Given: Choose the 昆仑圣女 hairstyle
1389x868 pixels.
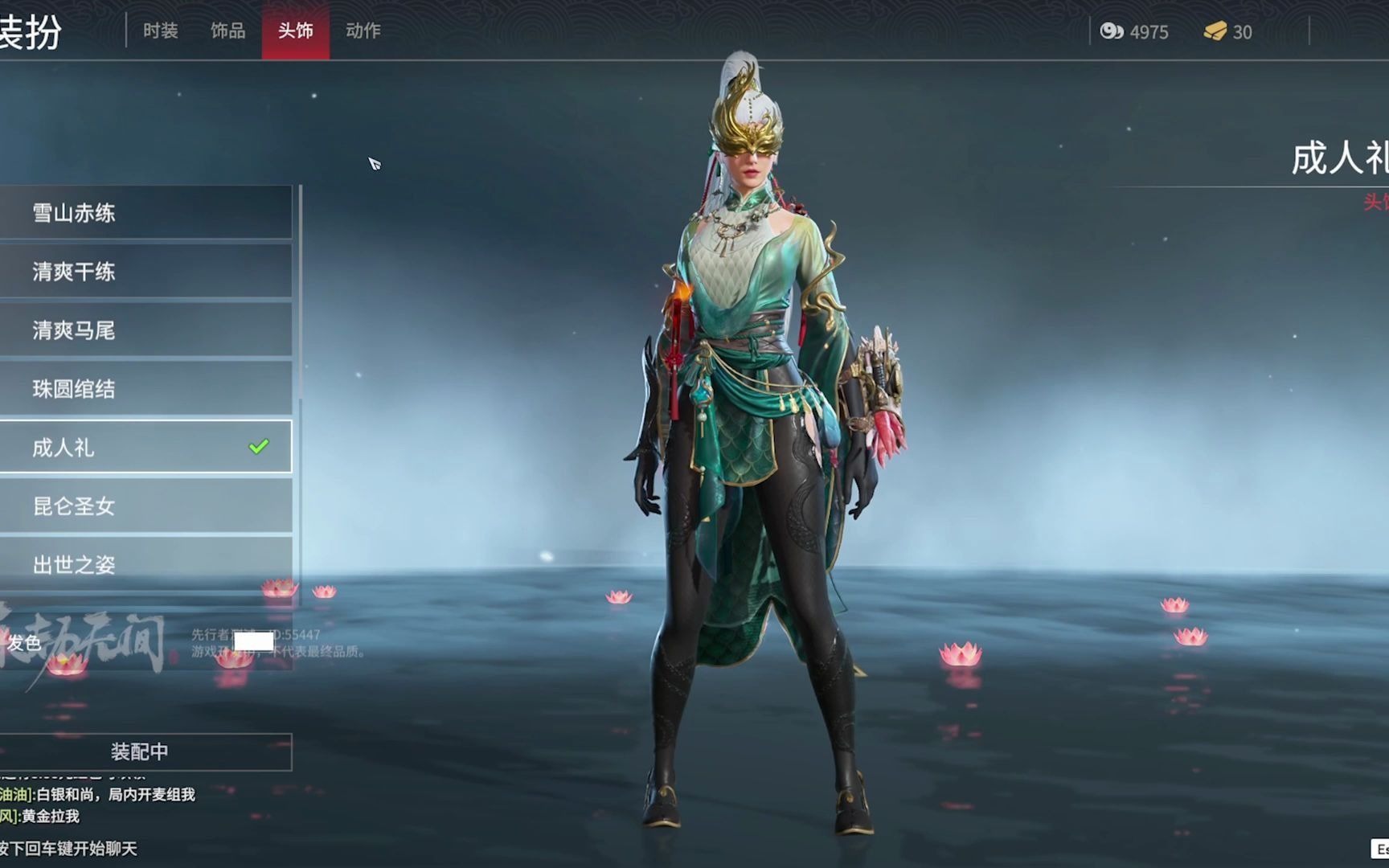Looking at the screenshot, I should point(145,506).
